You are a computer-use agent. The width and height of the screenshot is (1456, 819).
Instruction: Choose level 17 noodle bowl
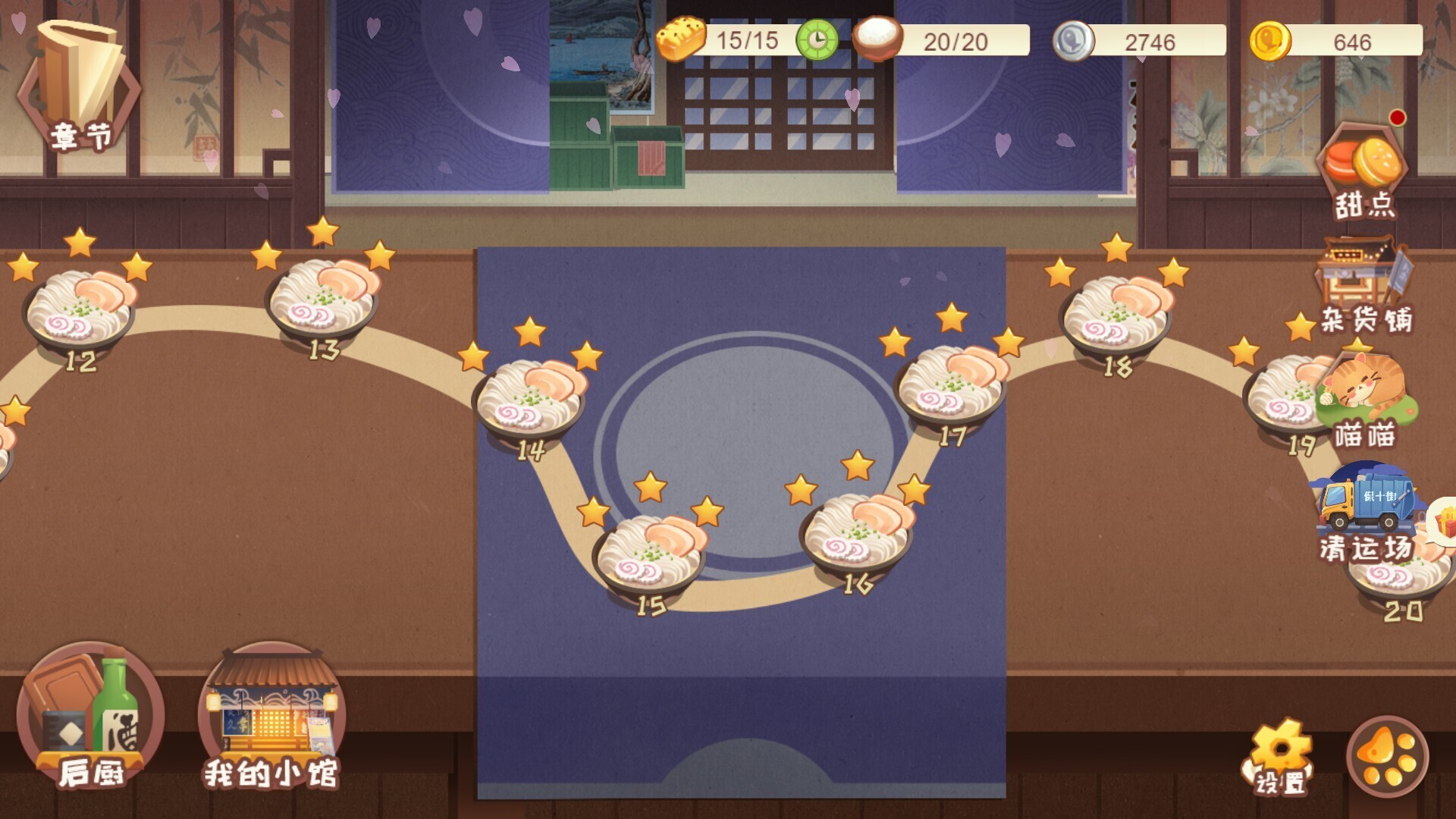(x=951, y=385)
